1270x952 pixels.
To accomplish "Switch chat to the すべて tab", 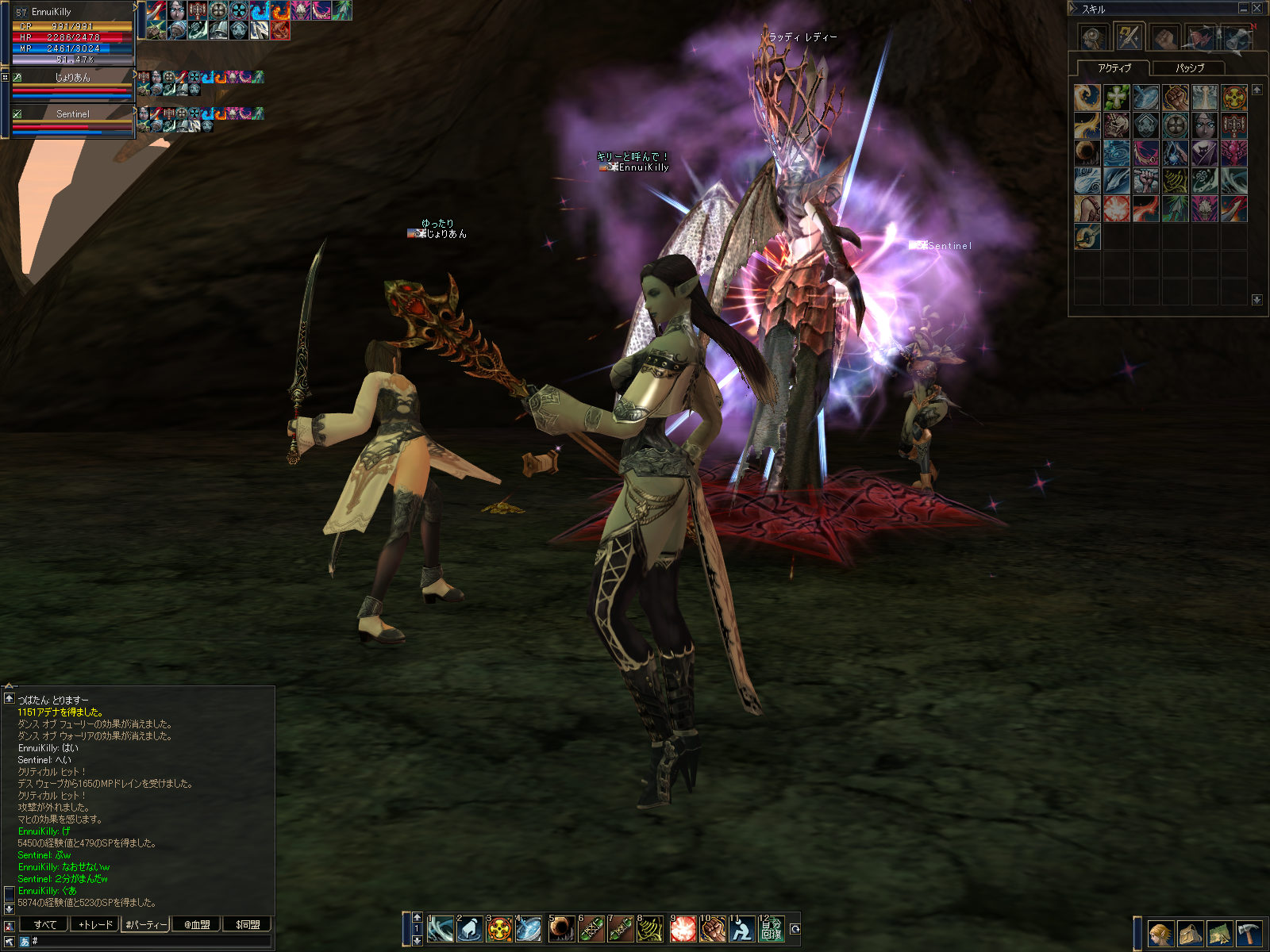I will click(44, 924).
